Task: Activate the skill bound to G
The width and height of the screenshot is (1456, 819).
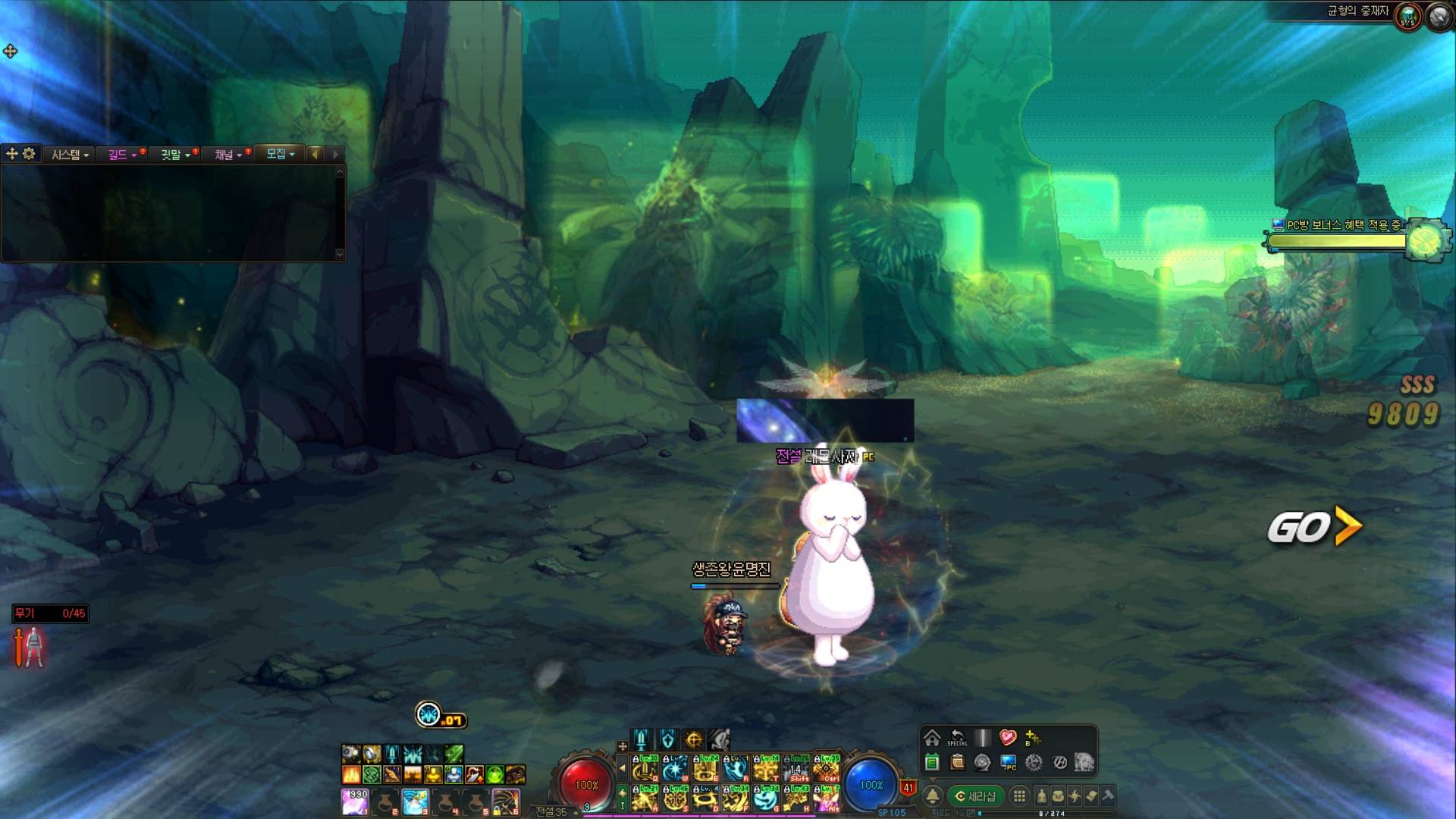Action: coord(766,799)
